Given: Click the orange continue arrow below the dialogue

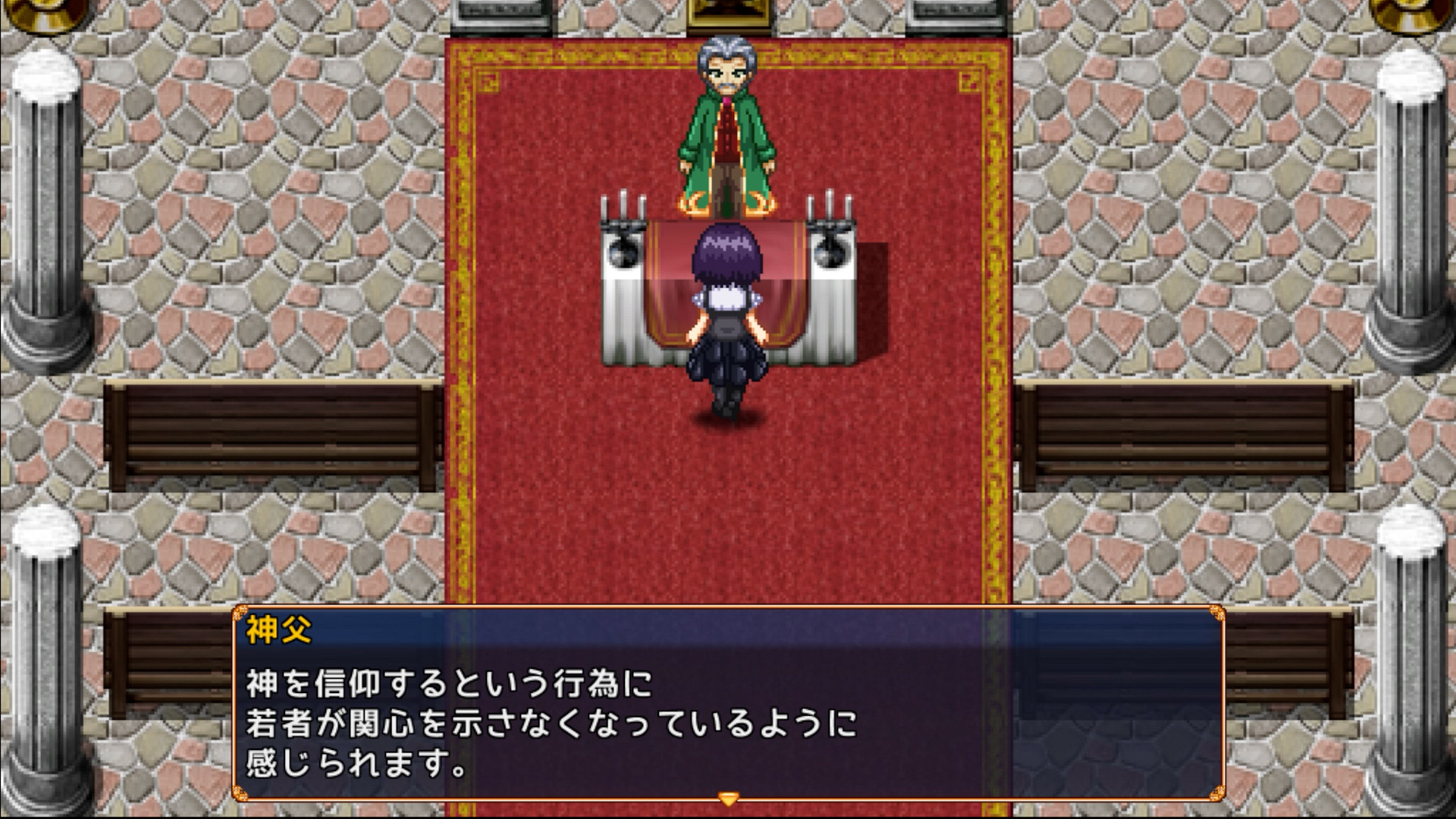Looking at the screenshot, I should pos(727,797).
